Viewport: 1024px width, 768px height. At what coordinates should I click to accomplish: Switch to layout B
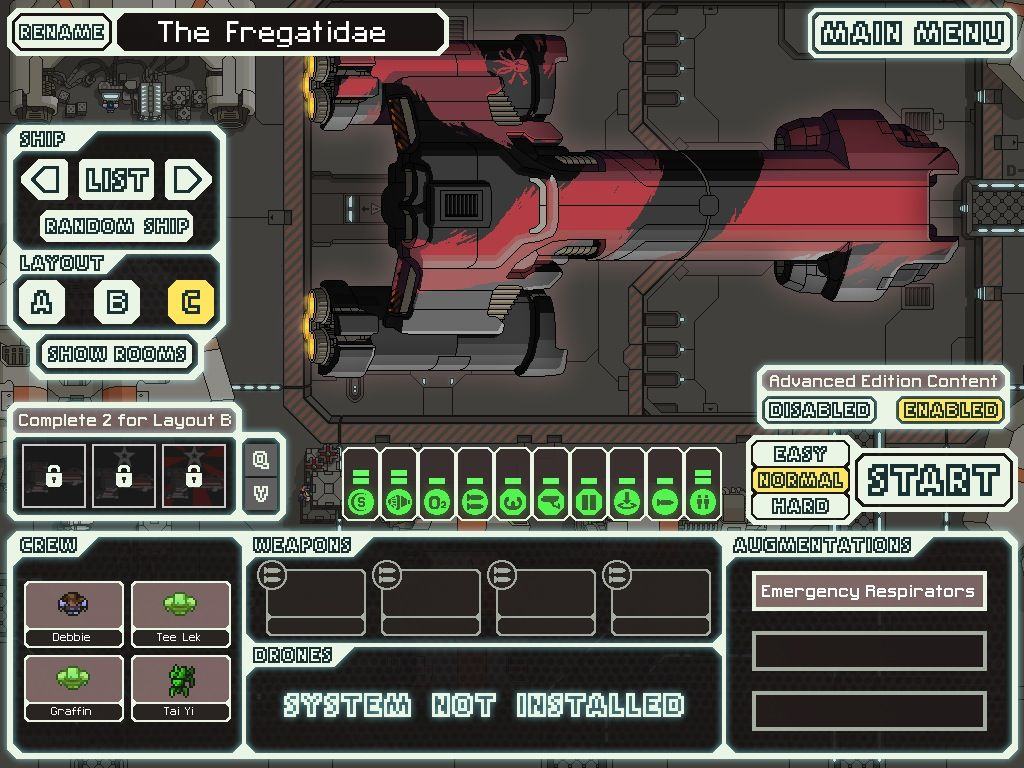click(117, 302)
